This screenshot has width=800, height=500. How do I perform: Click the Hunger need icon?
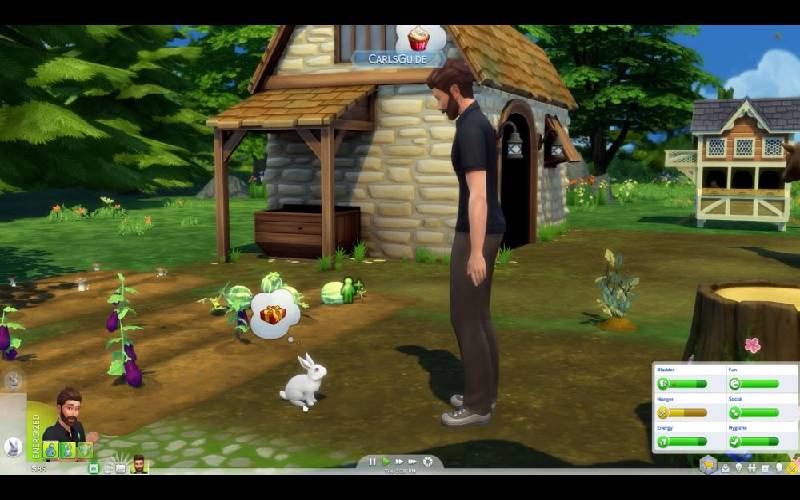click(x=662, y=411)
